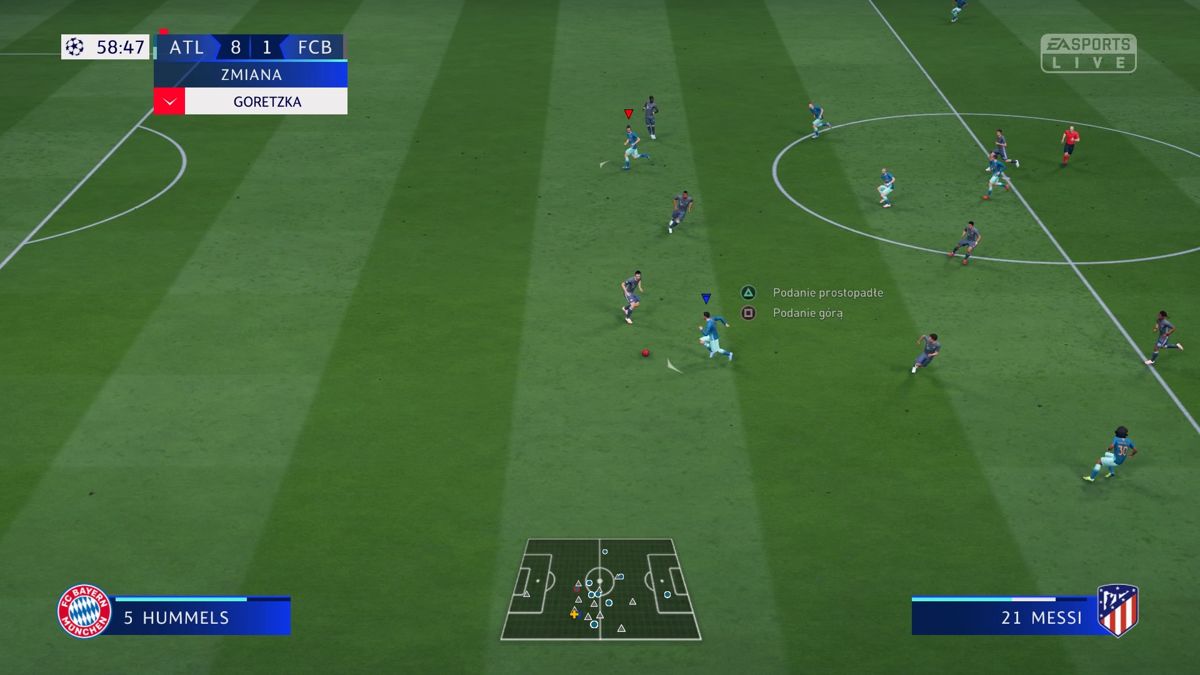Select the 5 Hummels player name panel

pos(201,617)
